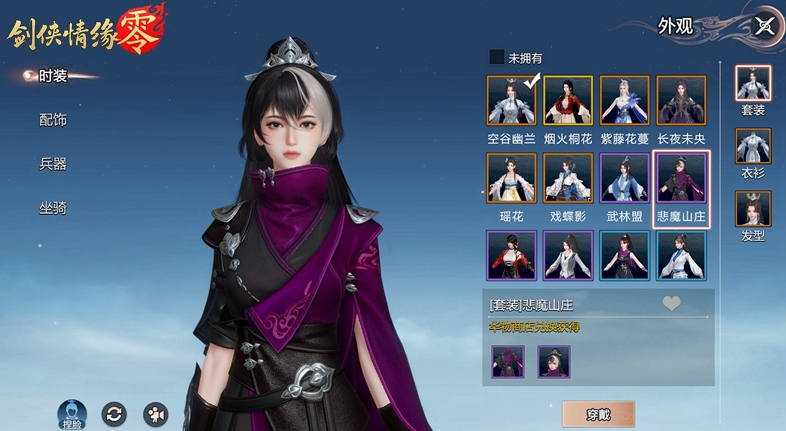The height and width of the screenshot is (431, 786).
Task: Pick the 长夜未央 outfit
Action: tap(681, 101)
